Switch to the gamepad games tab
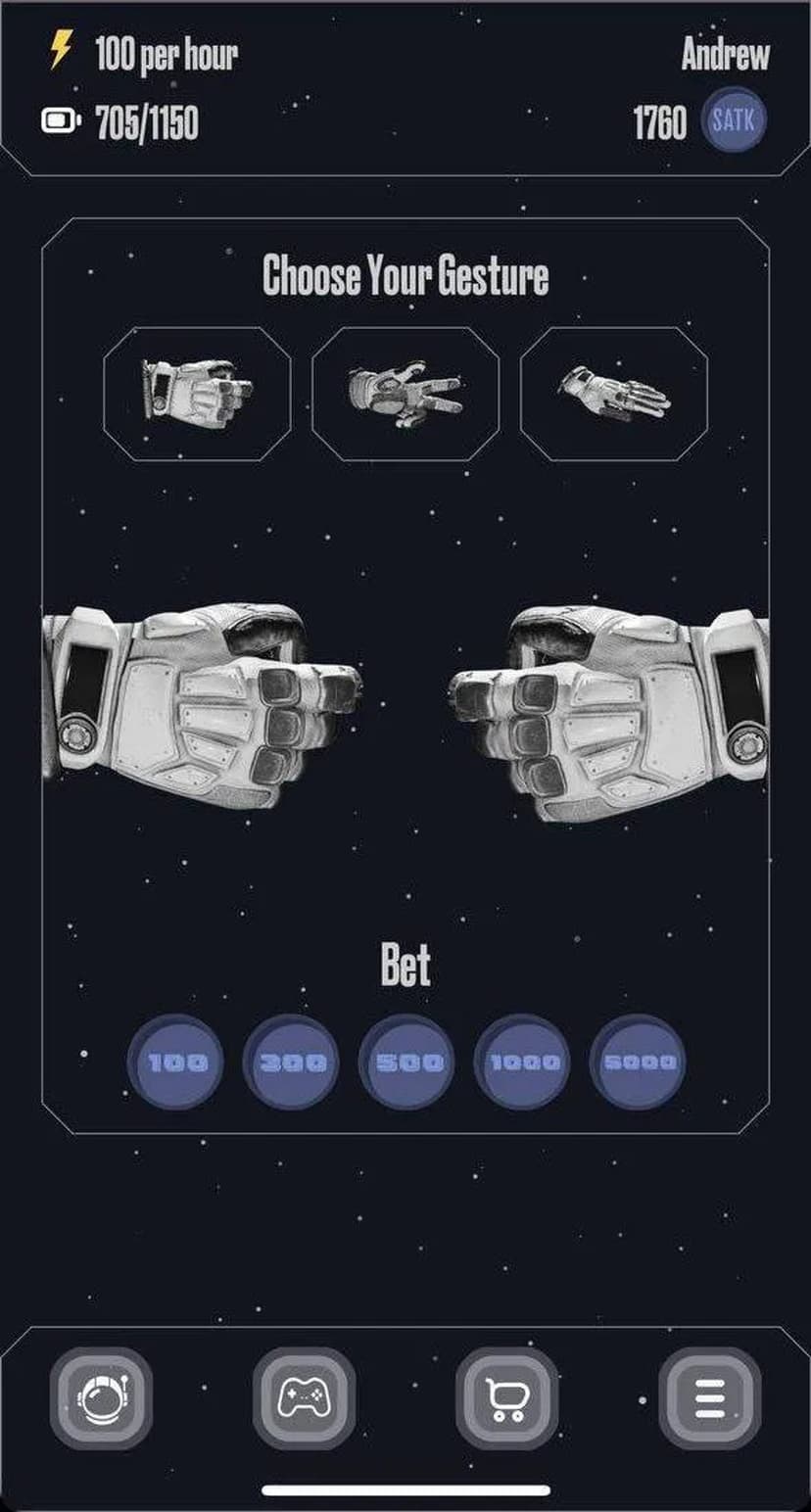 304,1397
